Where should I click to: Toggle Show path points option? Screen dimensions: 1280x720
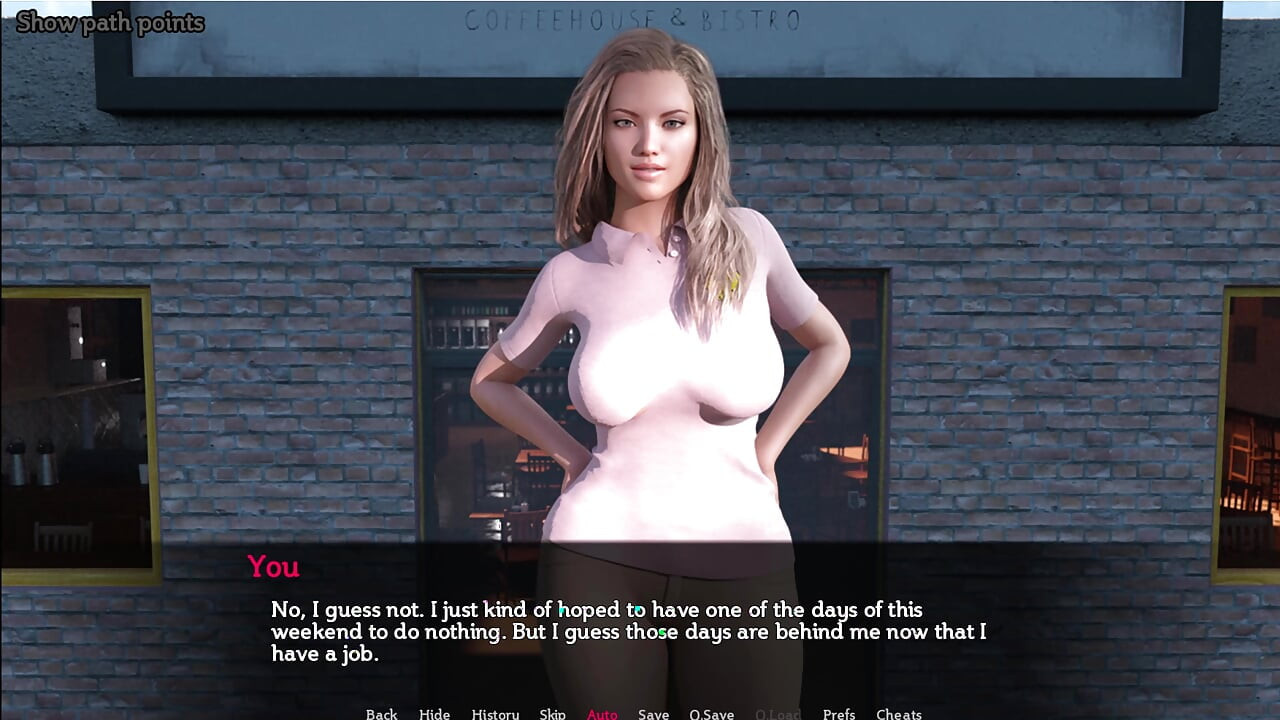tap(110, 22)
